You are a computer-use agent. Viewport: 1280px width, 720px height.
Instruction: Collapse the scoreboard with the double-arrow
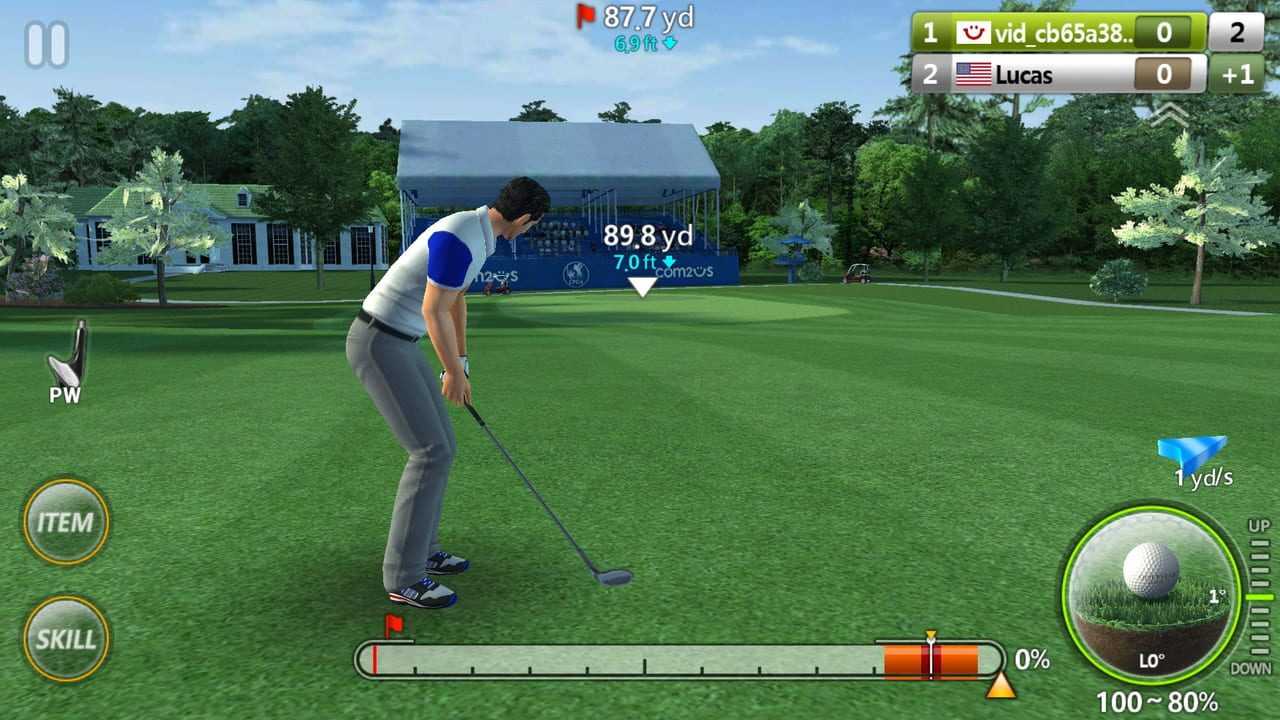[x=1168, y=116]
